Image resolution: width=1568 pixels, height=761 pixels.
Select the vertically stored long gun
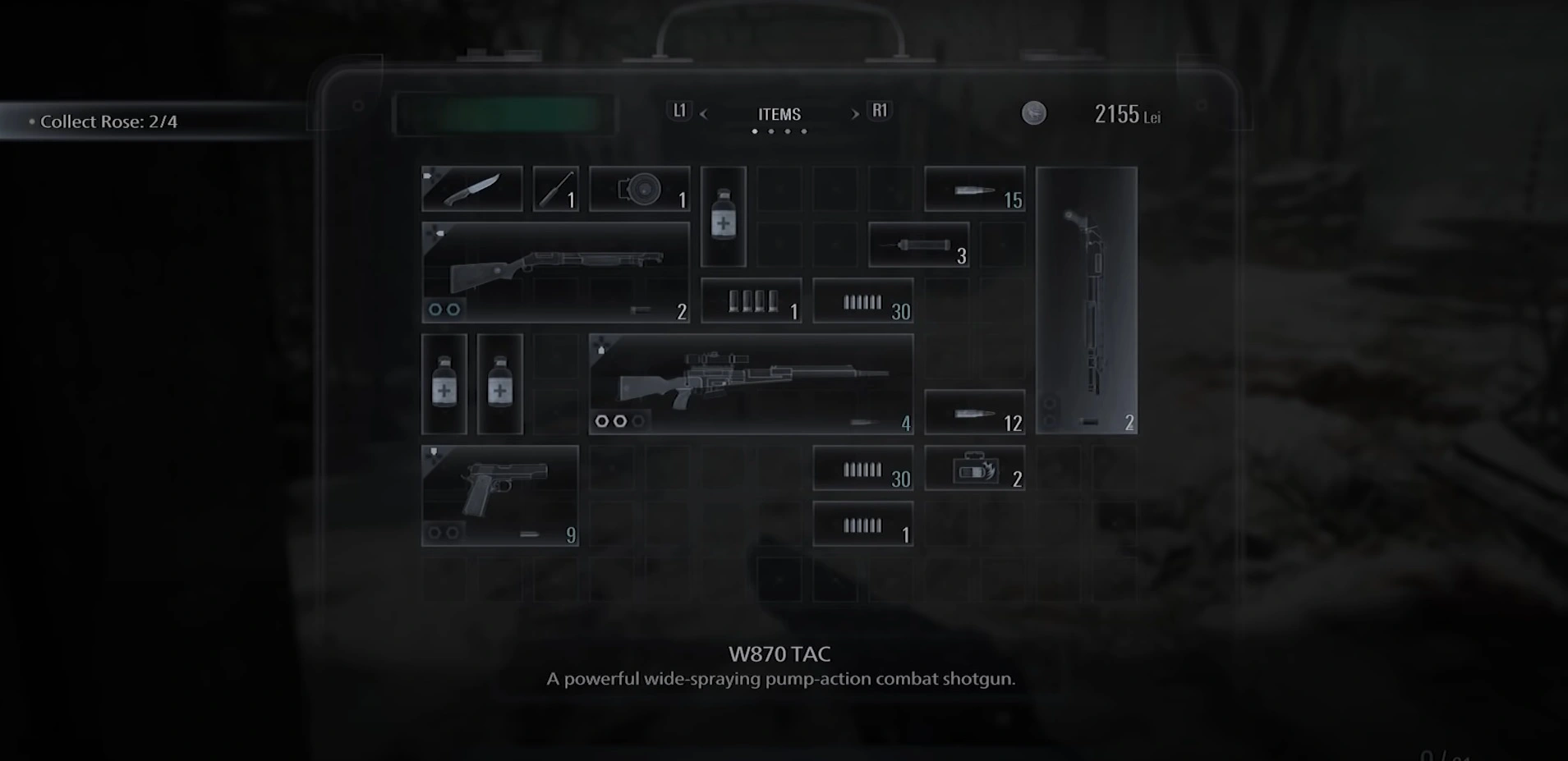point(1086,300)
